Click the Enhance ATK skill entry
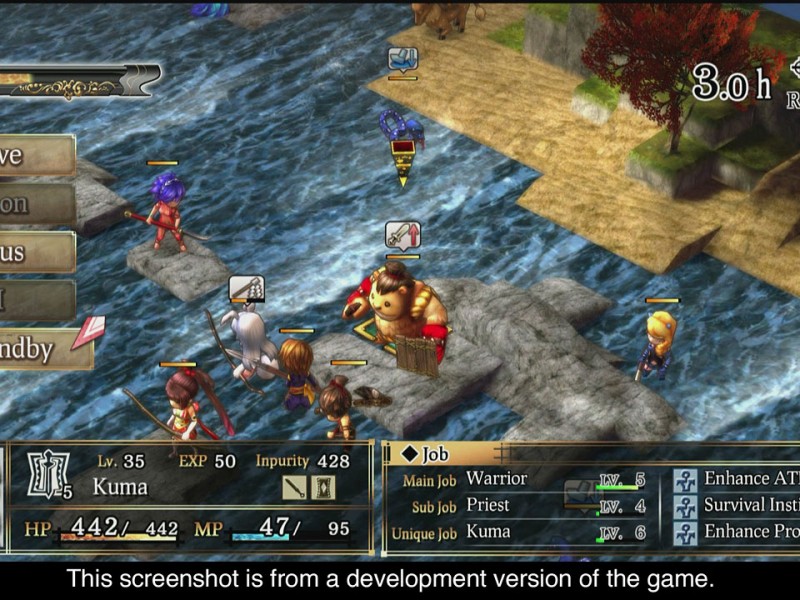This screenshot has width=800, height=600. [x=738, y=479]
